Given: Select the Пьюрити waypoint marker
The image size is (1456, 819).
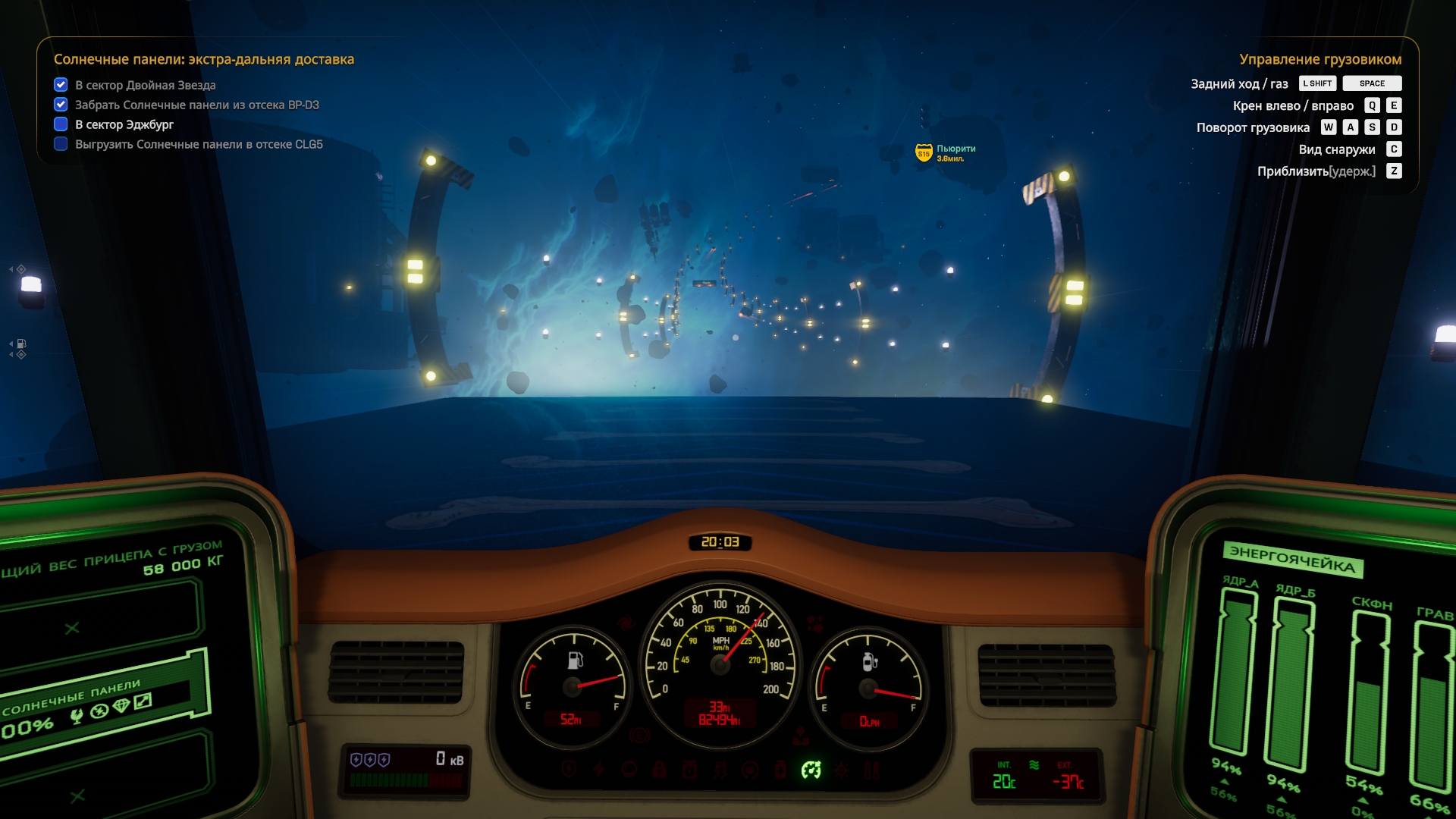Looking at the screenshot, I should [x=924, y=153].
